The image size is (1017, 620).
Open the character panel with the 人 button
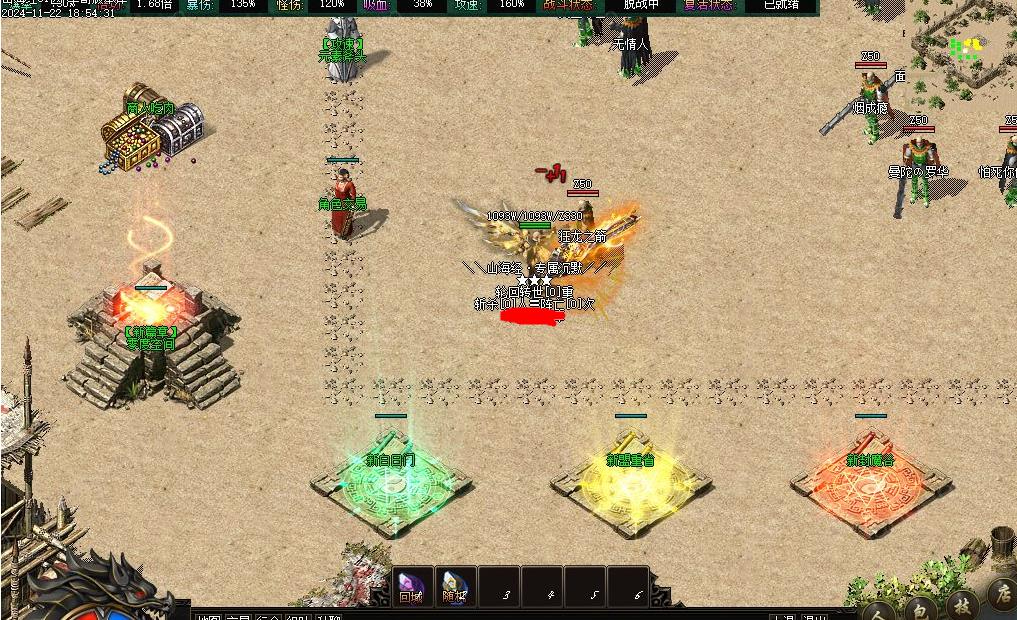point(879,607)
